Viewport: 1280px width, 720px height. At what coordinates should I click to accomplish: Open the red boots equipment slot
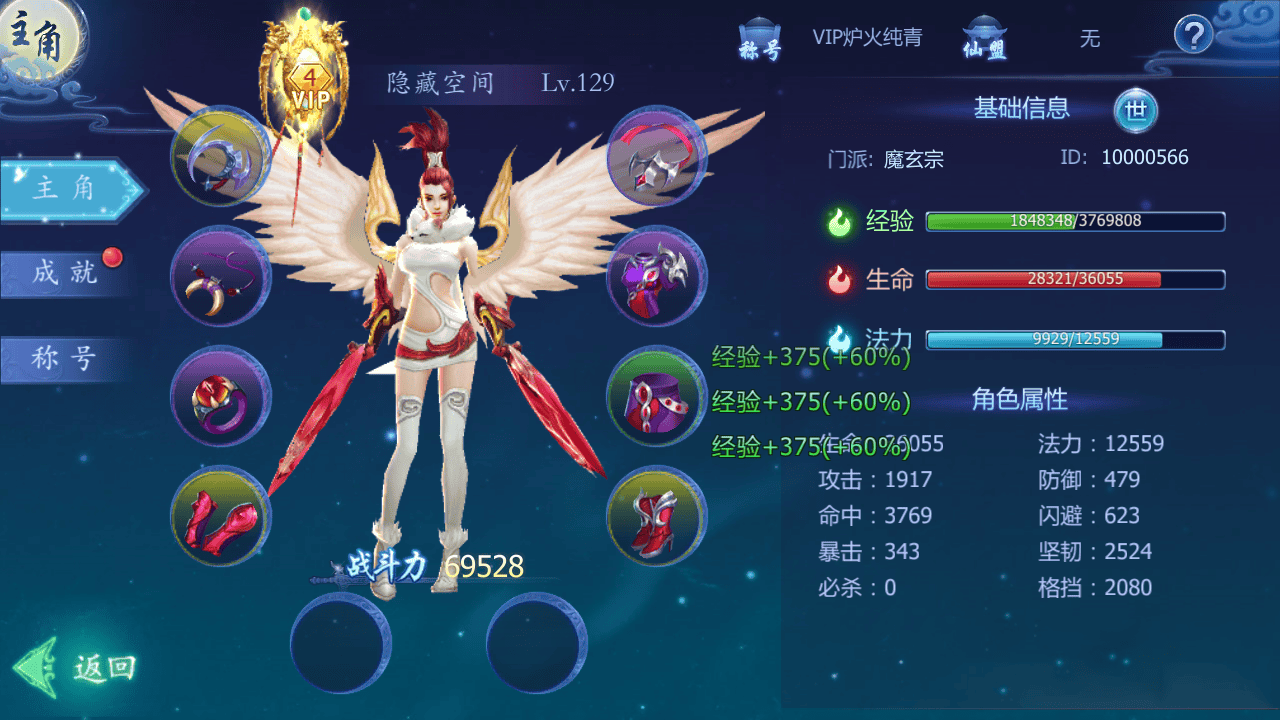655,518
